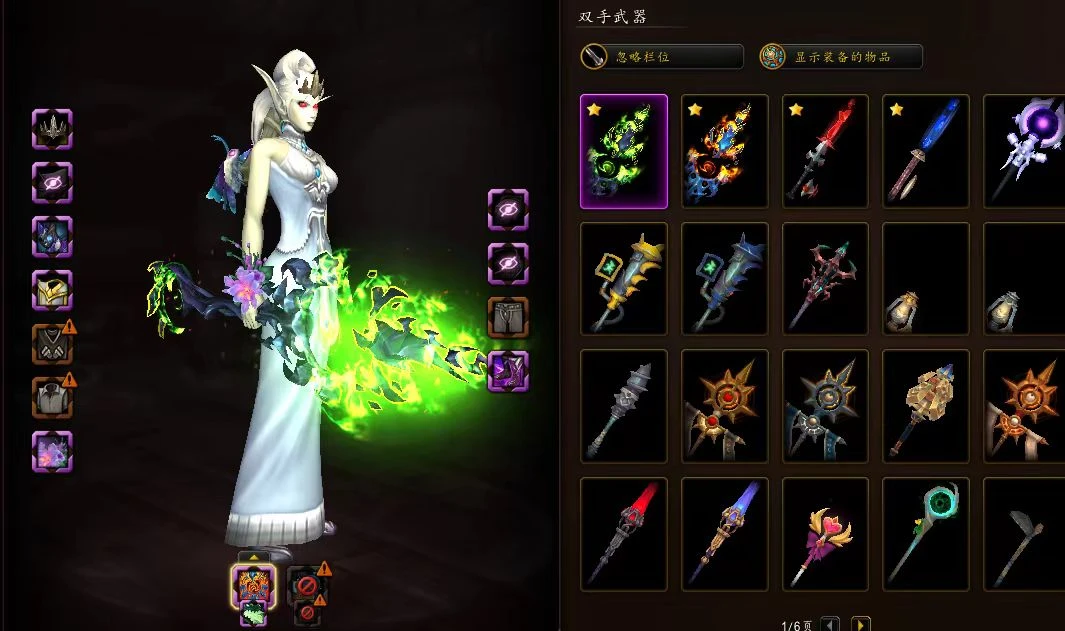Go to the previous appearance page
The image size is (1065, 631).
tap(830, 625)
